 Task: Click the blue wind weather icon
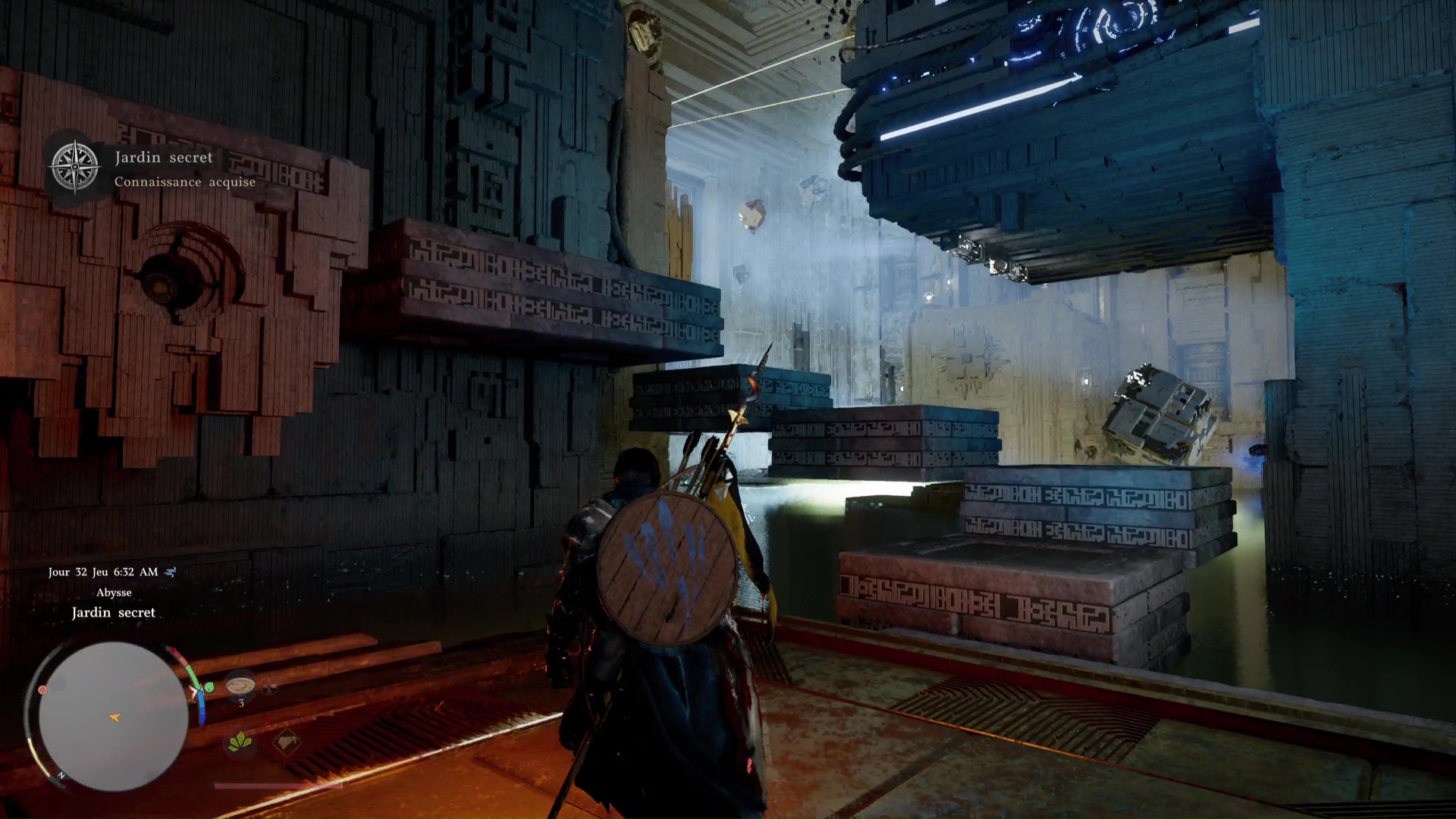(171, 572)
